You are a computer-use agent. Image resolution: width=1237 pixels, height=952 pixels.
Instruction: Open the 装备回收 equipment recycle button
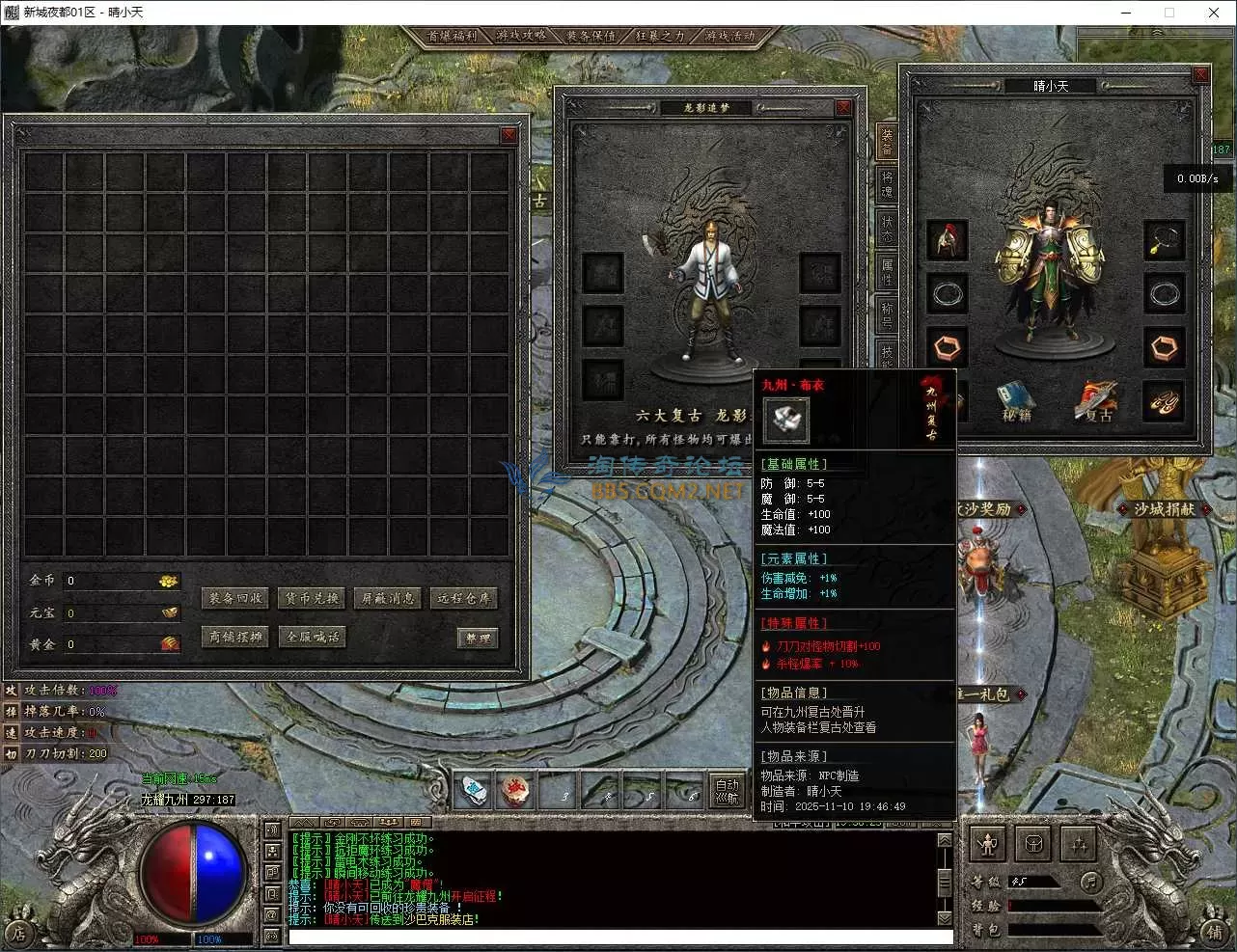[236, 599]
